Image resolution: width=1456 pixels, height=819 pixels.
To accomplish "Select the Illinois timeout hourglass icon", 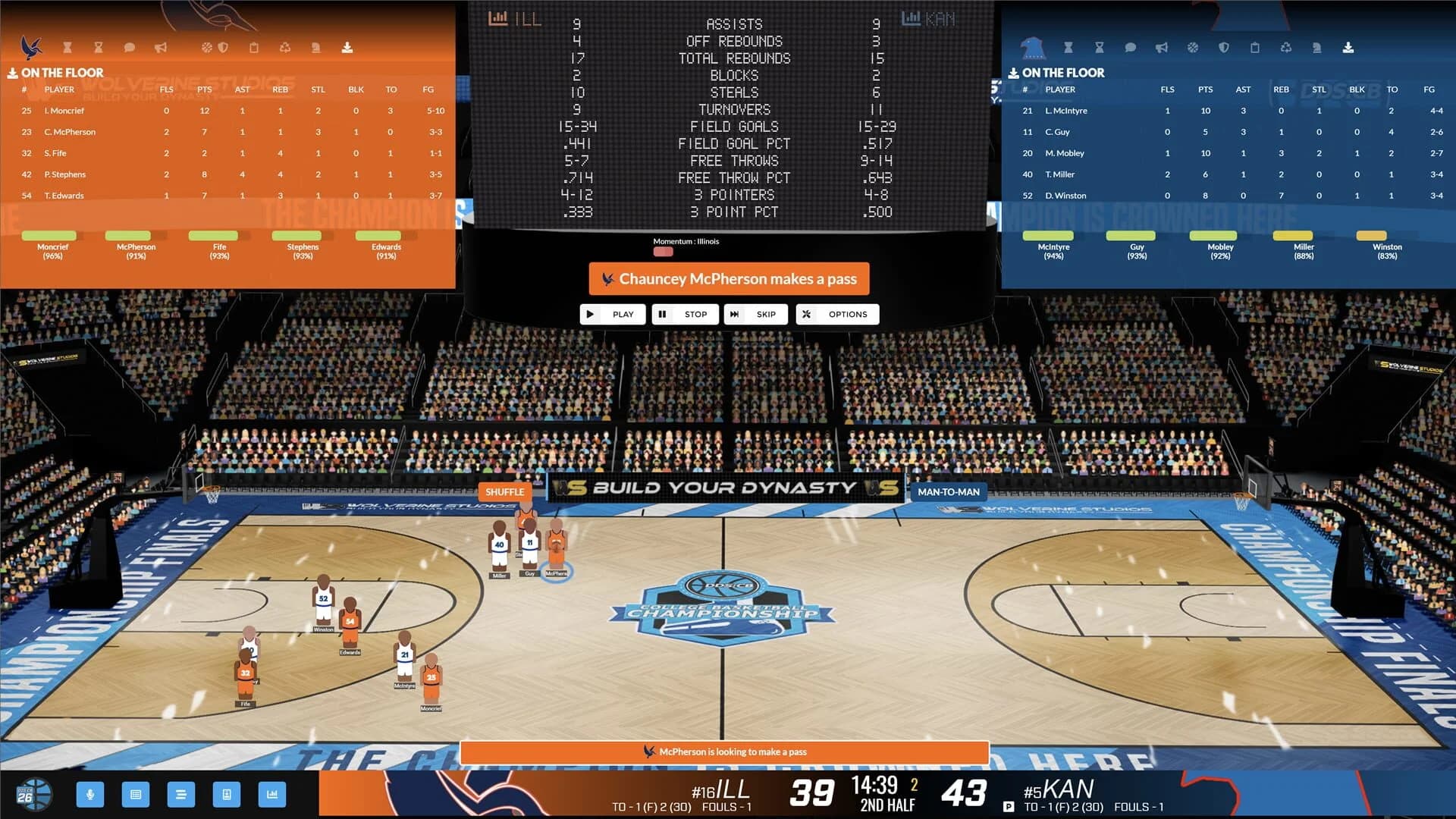I will pos(67,47).
